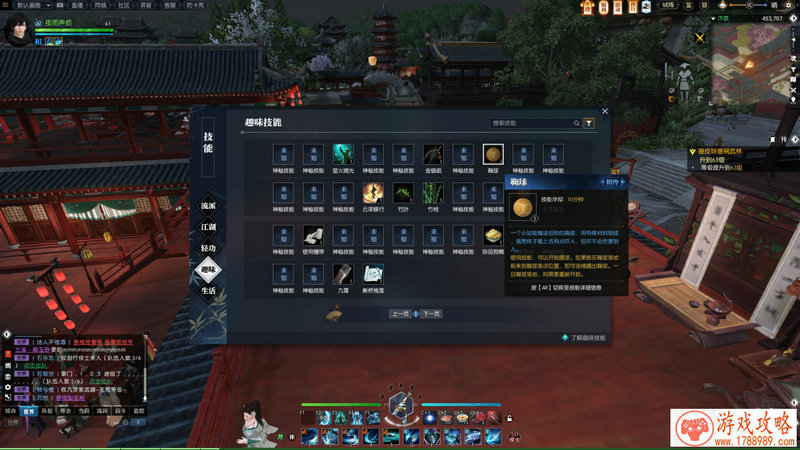800x450 pixels.
Task: Close the 趣味技能 skill window
Action: click(605, 111)
